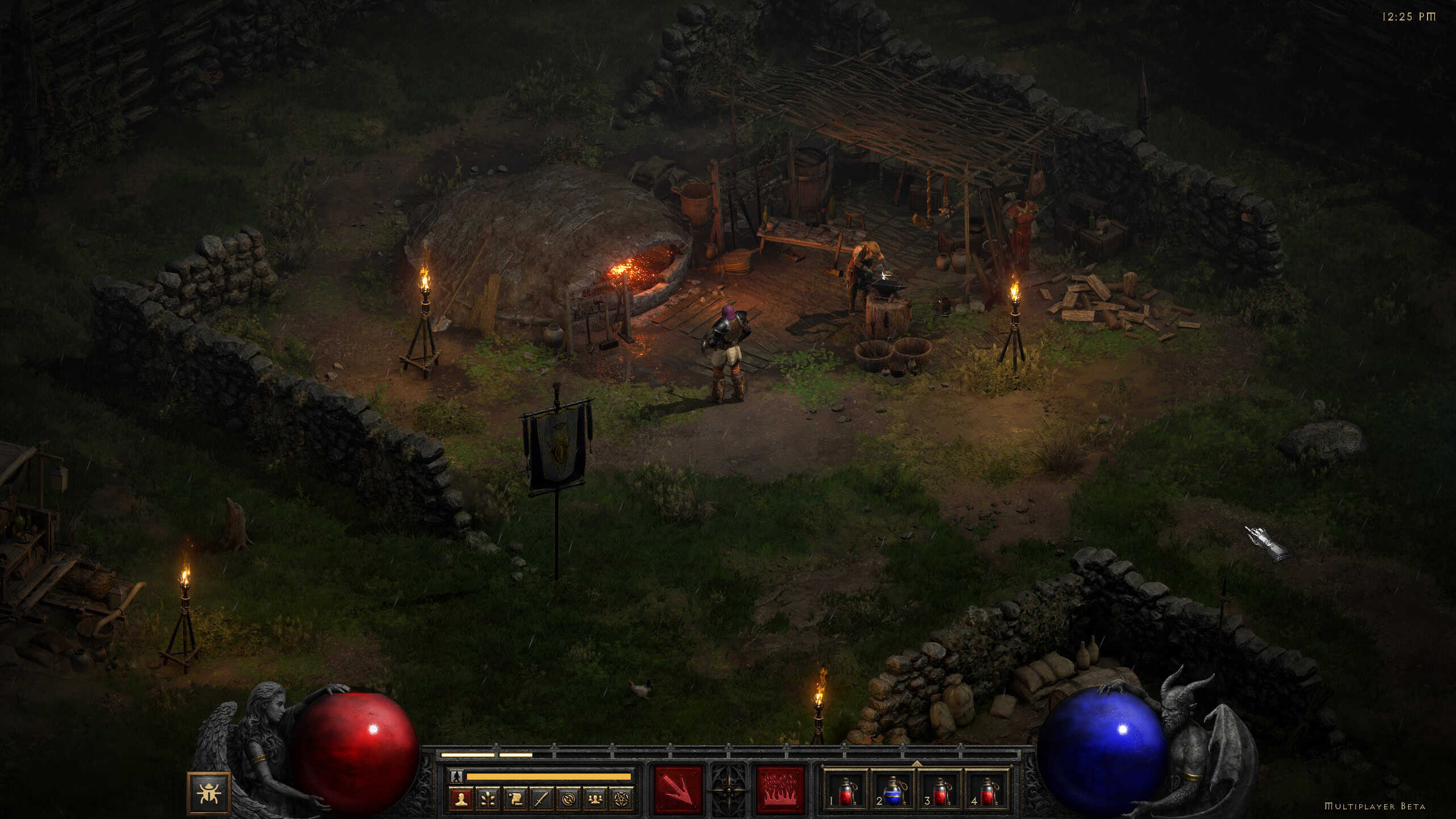The width and height of the screenshot is (1456, 819).
Task: Expand the potion belt with the small arrow
Action: point(917,763)
